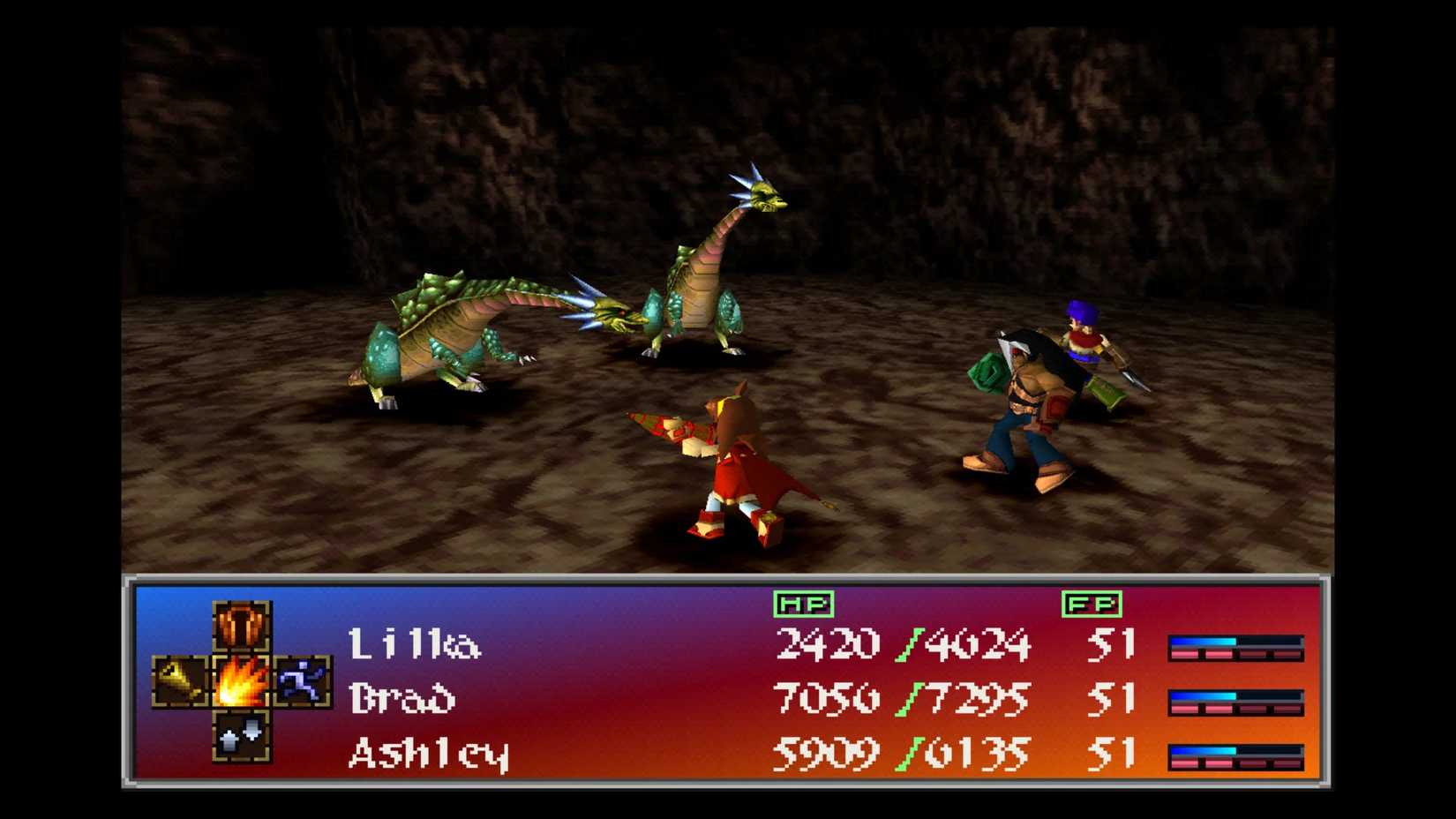The image size is (1456, 819).
Task: Click Ashley's max HP value 6135
Action: pyautogui.click(x=979, y=753)
